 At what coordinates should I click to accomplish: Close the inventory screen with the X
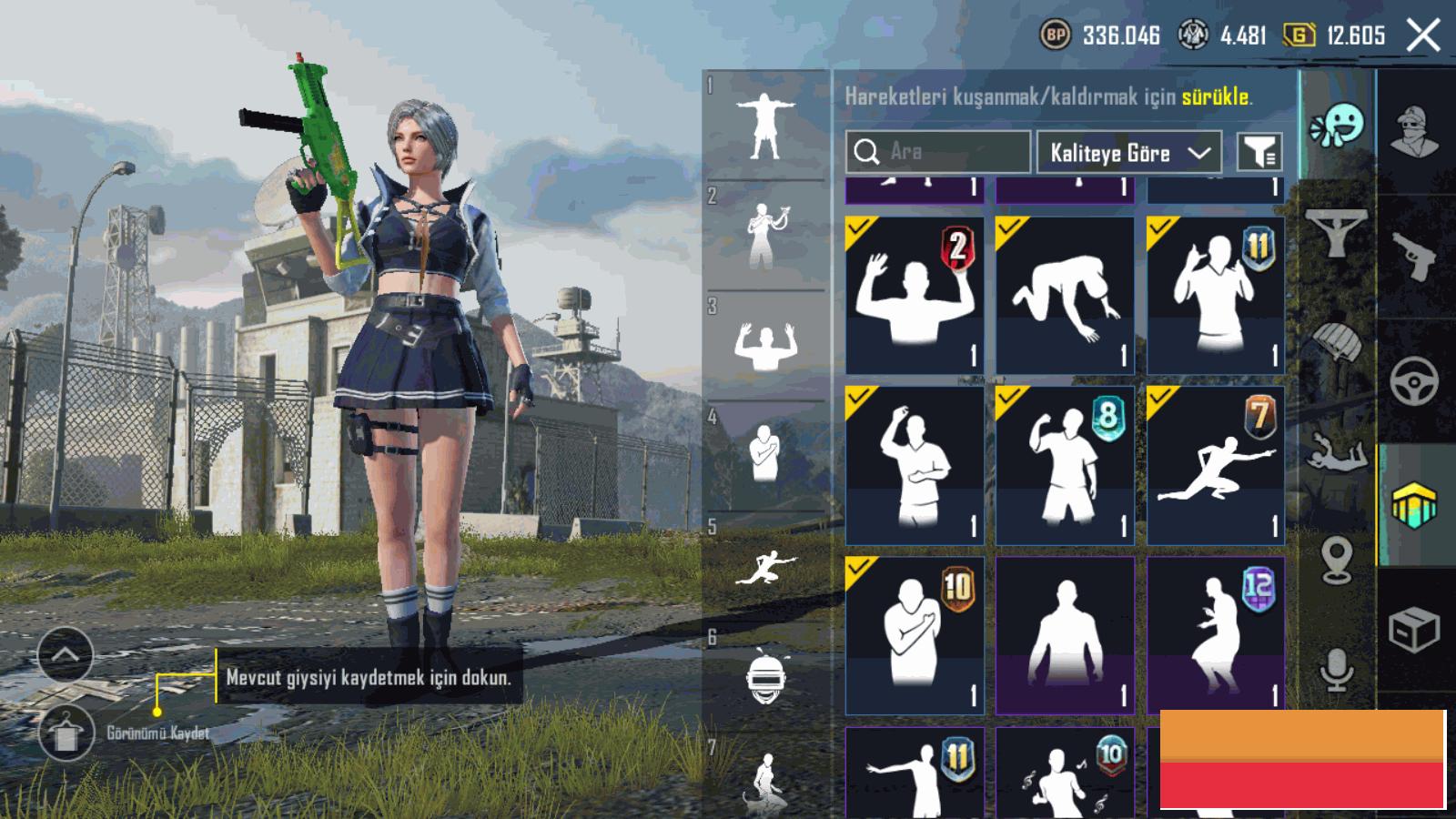click(x=1423, y=35)
